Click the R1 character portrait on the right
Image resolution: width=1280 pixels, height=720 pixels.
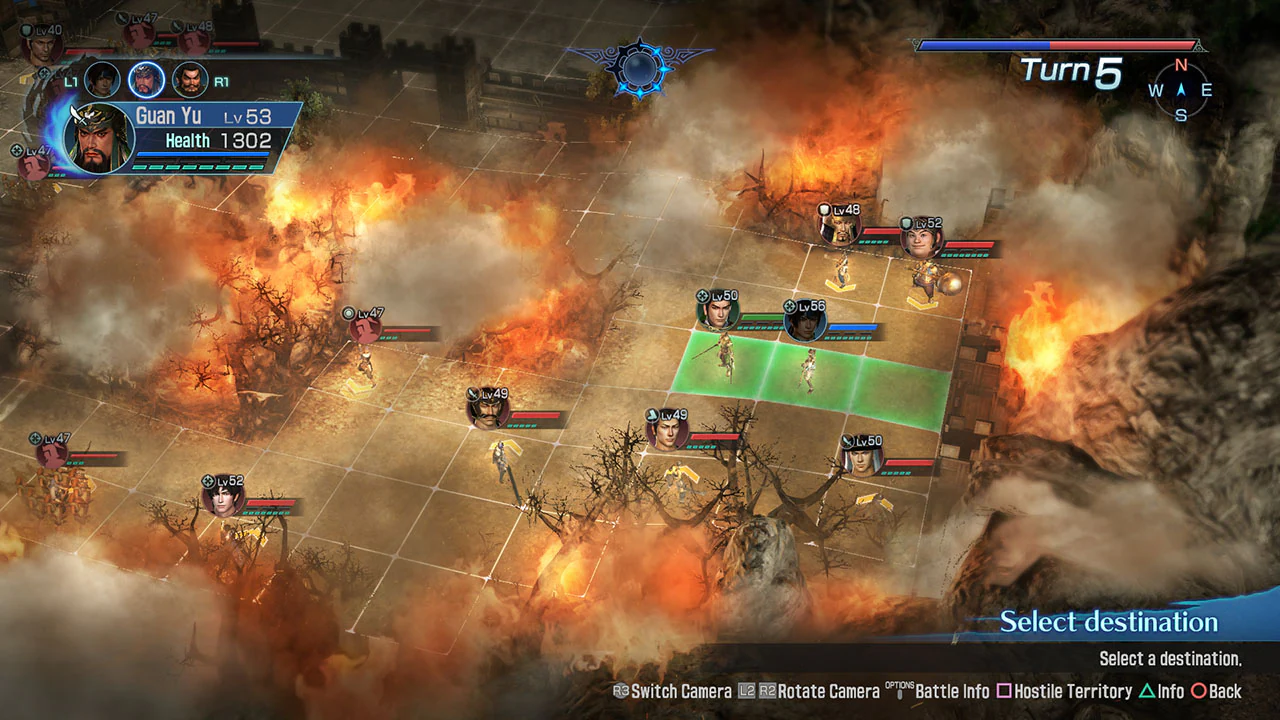(x=190, y=80)
